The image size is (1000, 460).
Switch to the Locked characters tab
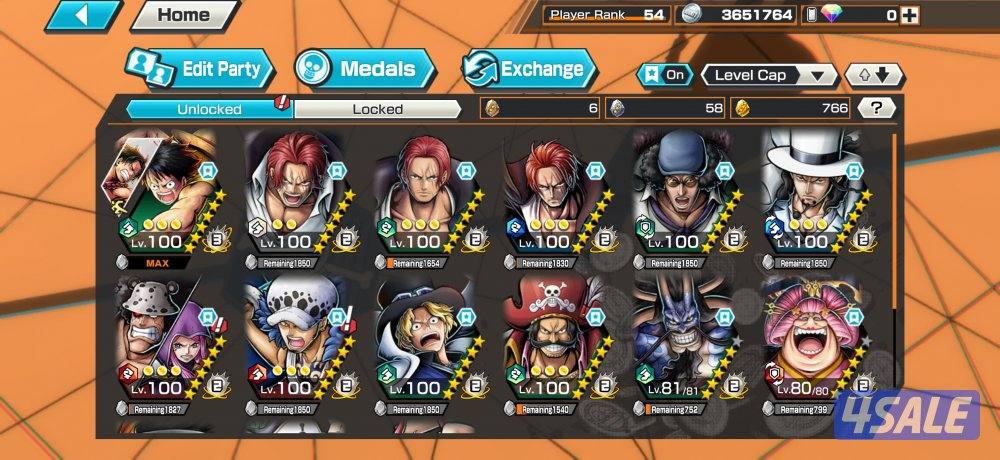tap(377, 109)
